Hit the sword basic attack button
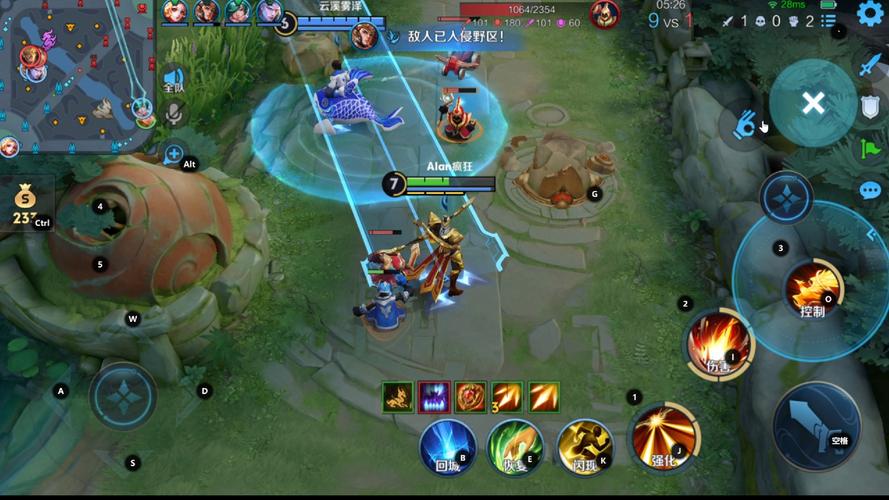 point(816,425)
